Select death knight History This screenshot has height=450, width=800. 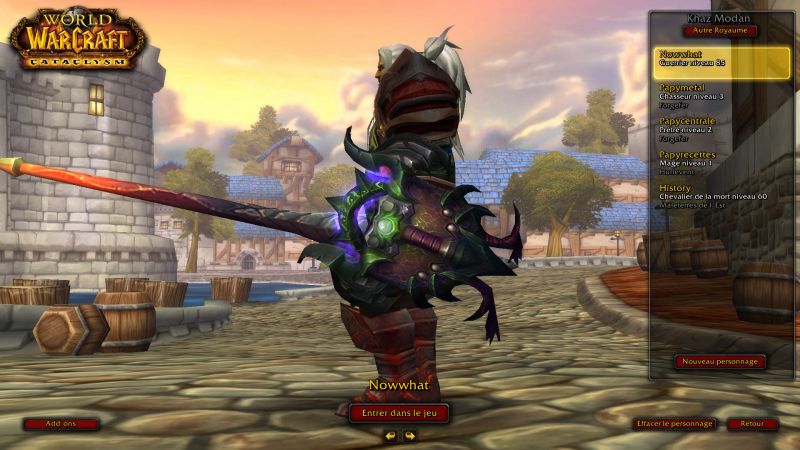722,195
